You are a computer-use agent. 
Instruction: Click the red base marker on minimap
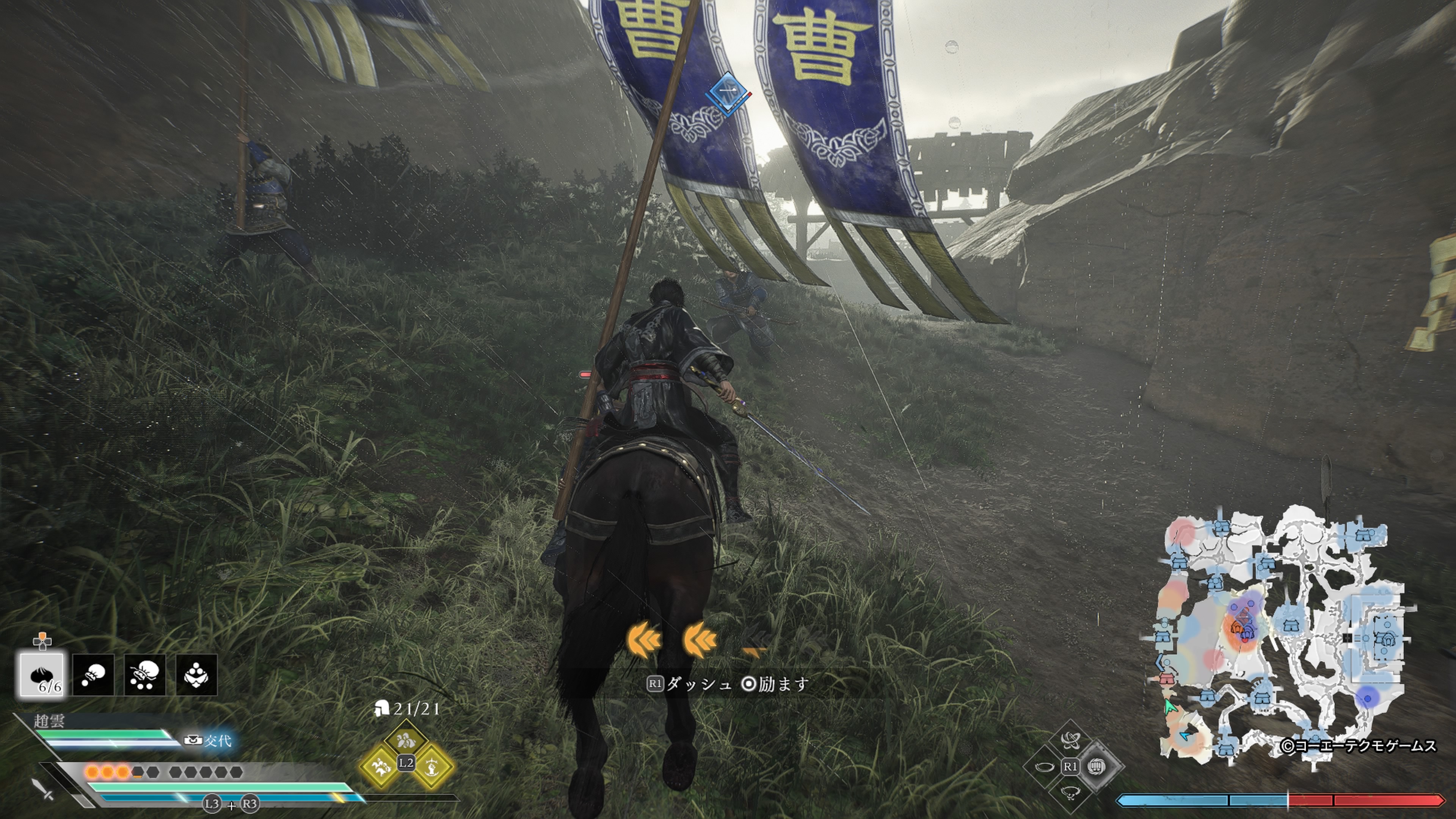(x=1167, y=678)
